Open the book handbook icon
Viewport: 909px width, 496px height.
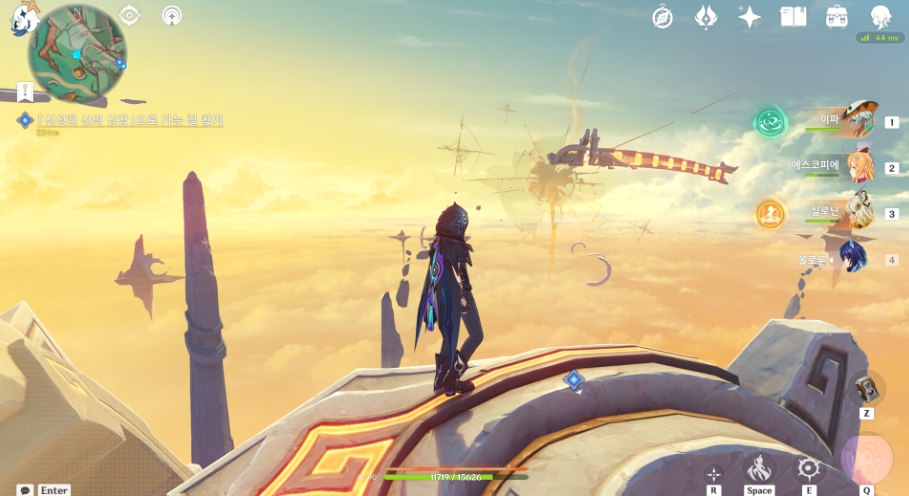tap(793, 16)
